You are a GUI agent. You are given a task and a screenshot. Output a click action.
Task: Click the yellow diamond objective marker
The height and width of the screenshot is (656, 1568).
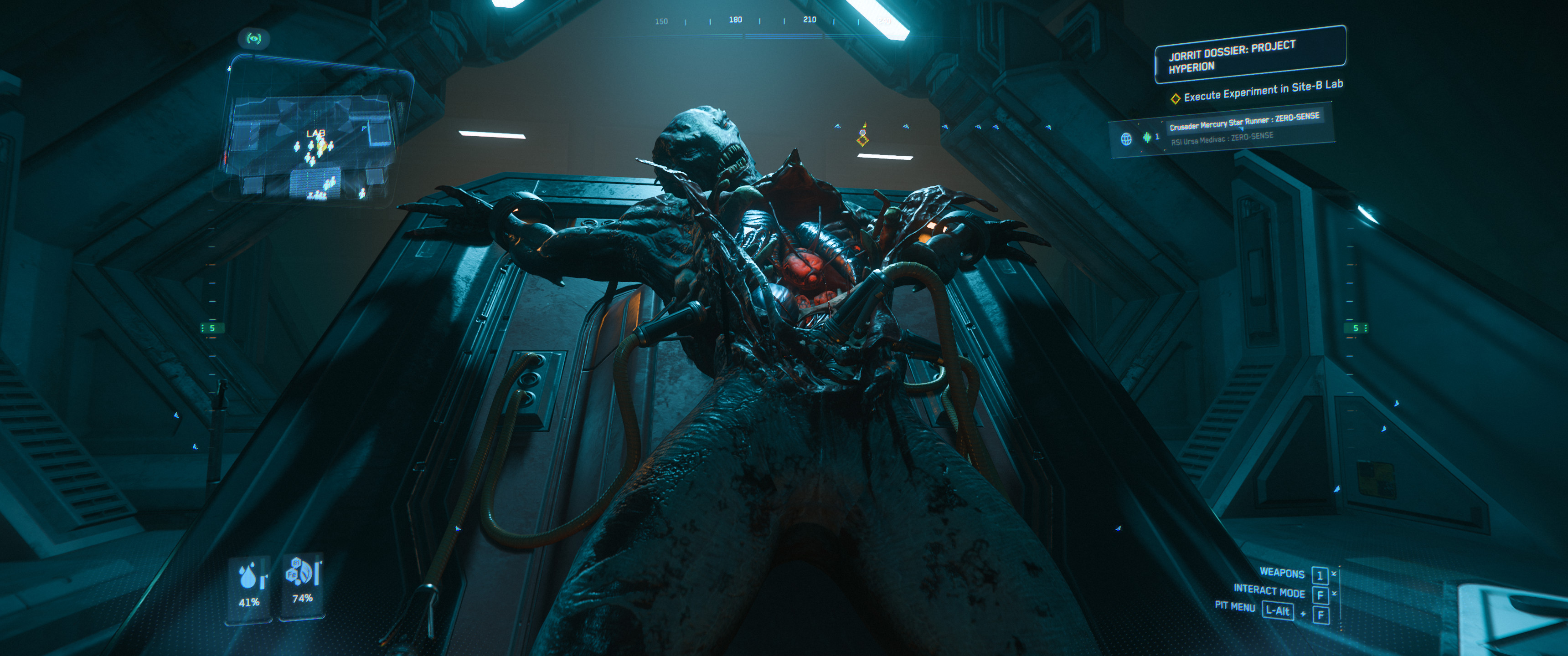click(862, 141)
